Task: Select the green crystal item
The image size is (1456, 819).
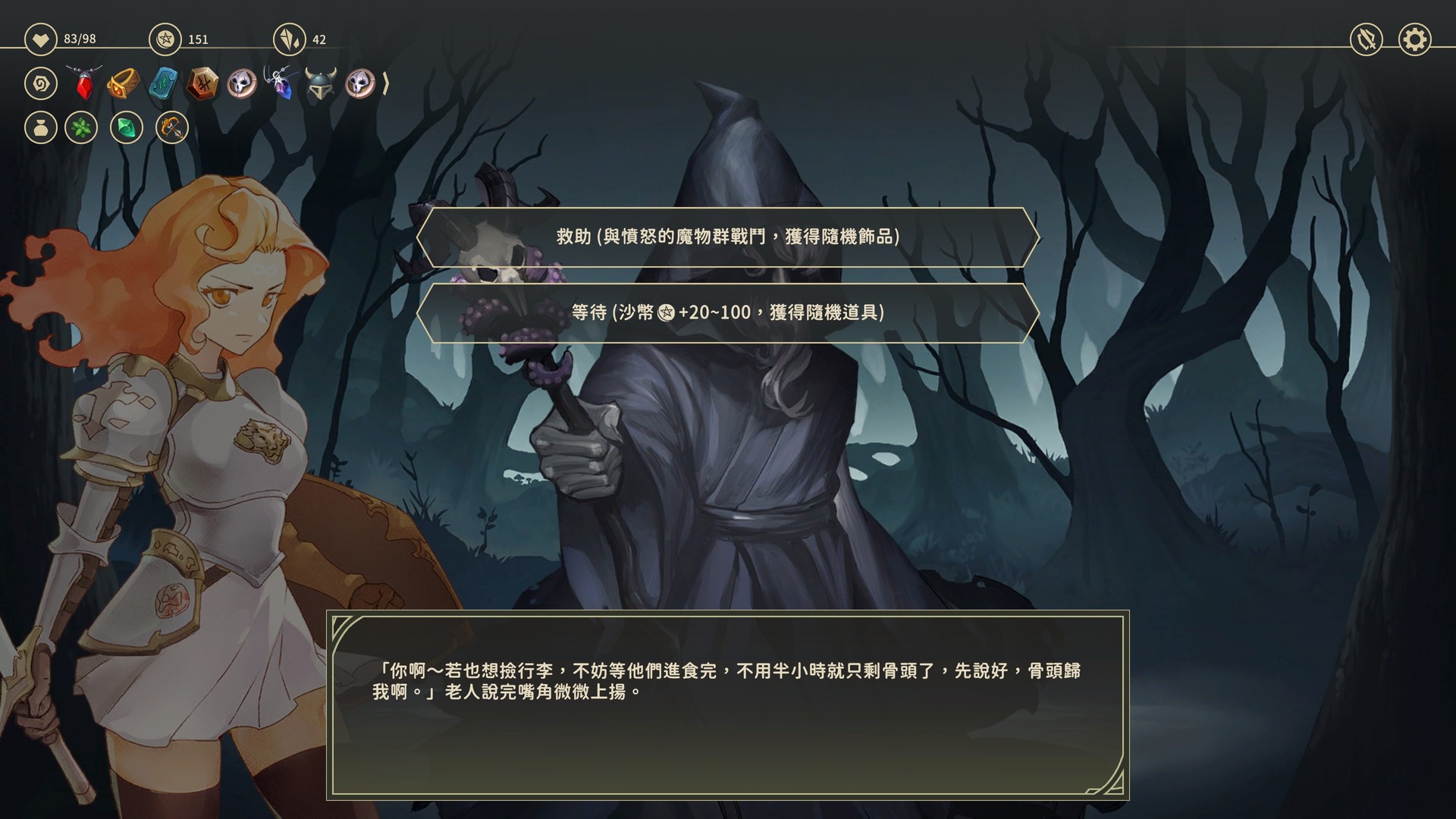Action: (126, 128)
